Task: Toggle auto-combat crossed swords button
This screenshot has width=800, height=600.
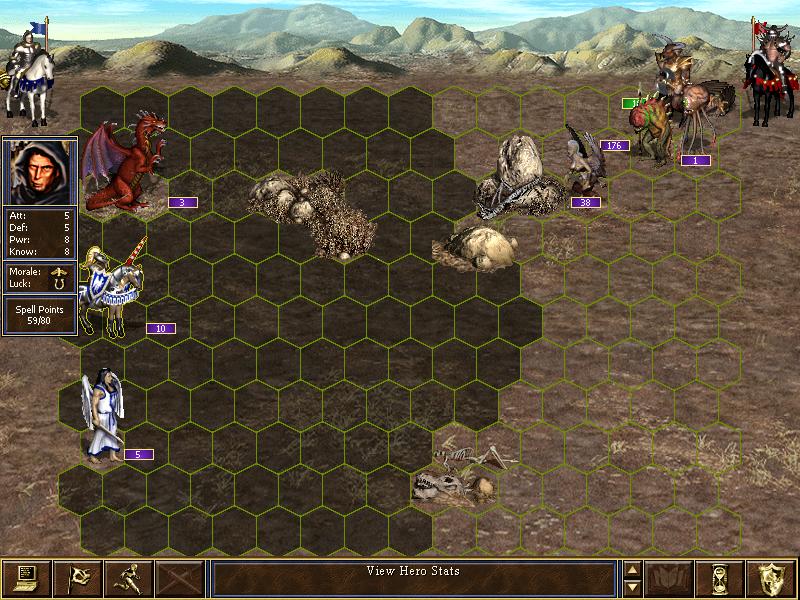Action: (179, 578)
